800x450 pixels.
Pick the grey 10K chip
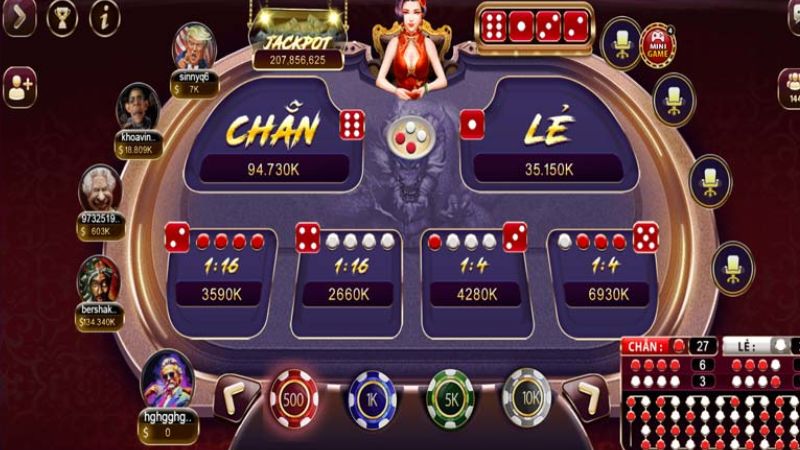[526, 397]
